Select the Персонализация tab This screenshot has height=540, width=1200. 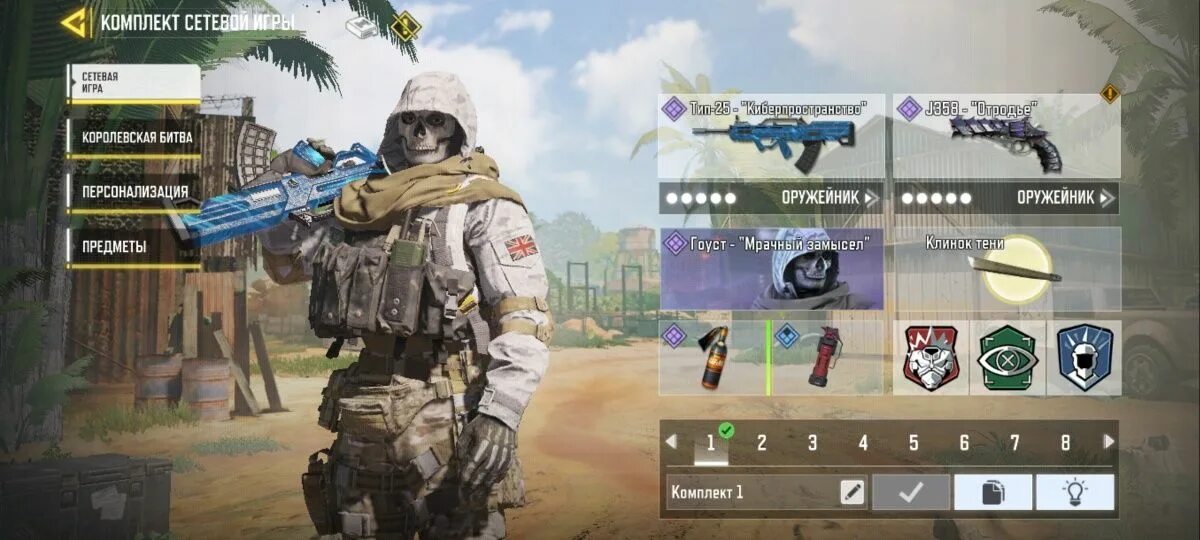(134, 191)
